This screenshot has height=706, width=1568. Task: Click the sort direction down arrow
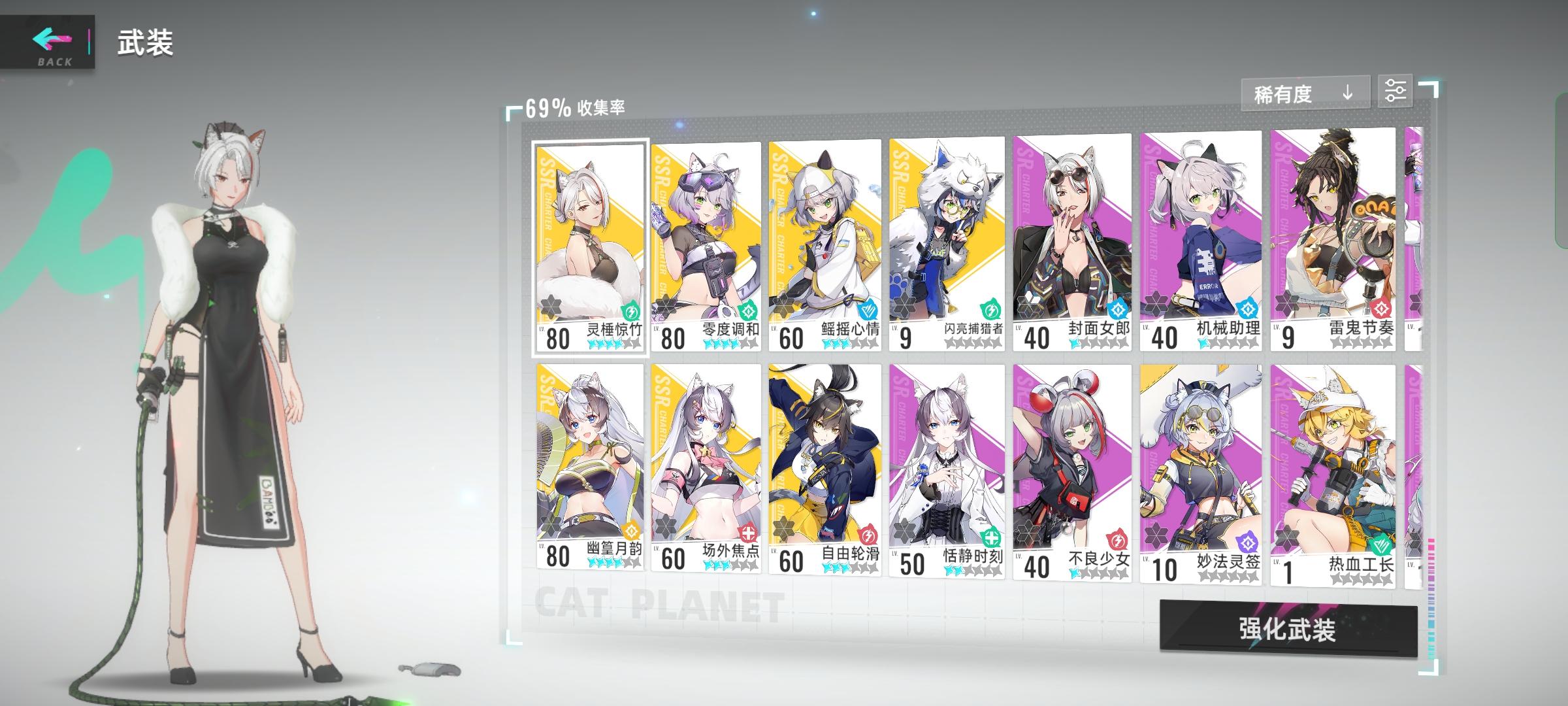(1347, 93)
